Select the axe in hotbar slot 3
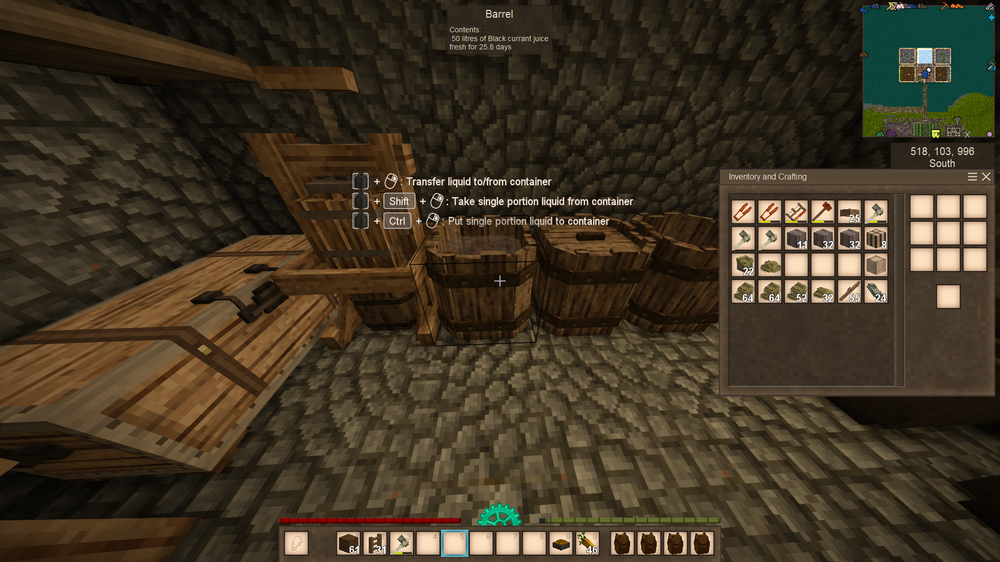The width and height of the screenshot is (1000, 562). click(x=401, y=543)
